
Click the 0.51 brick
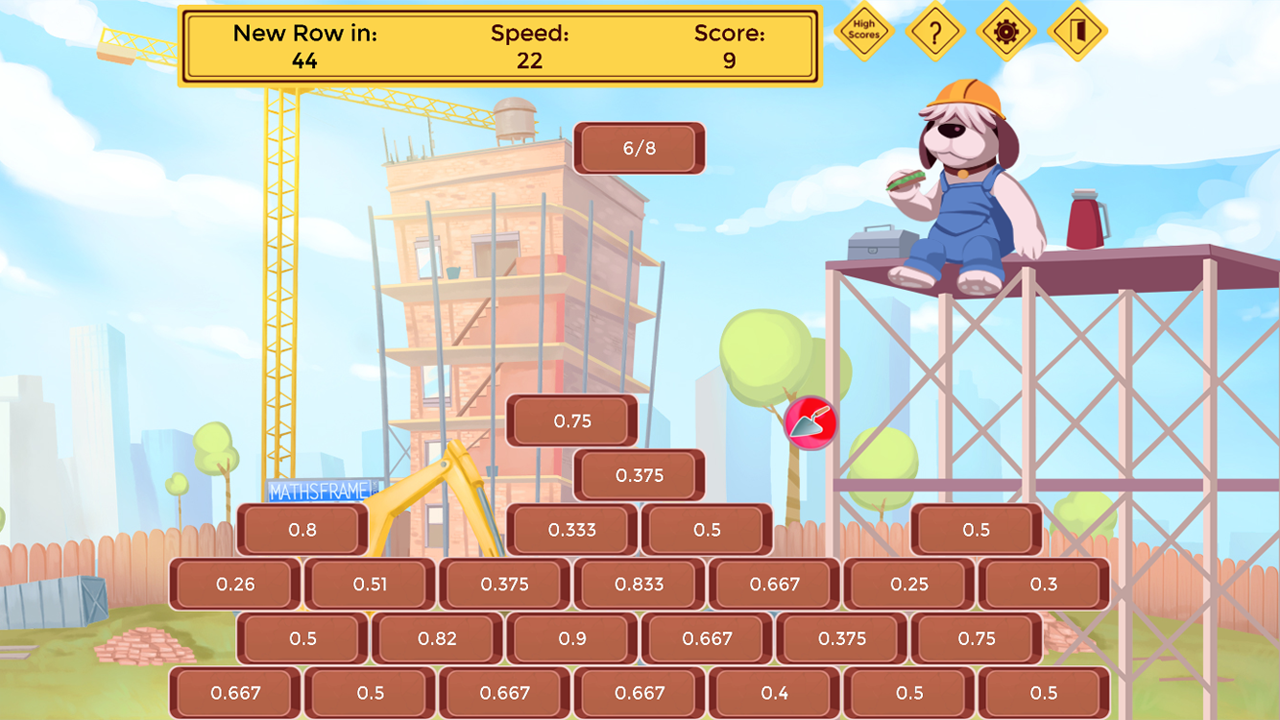click(x=370, y=584)
